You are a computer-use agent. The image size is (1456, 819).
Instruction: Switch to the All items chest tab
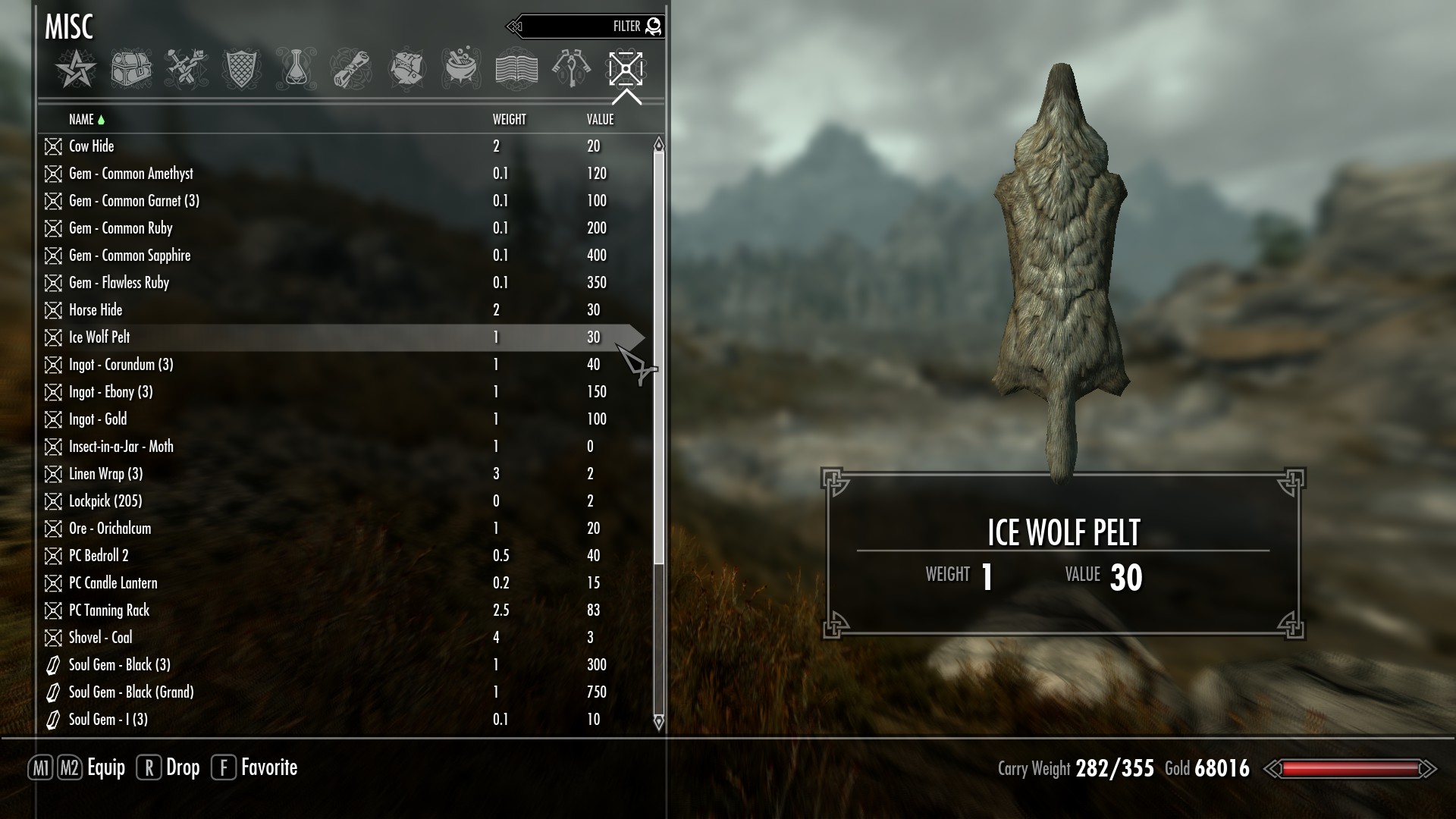coord(131,70)
